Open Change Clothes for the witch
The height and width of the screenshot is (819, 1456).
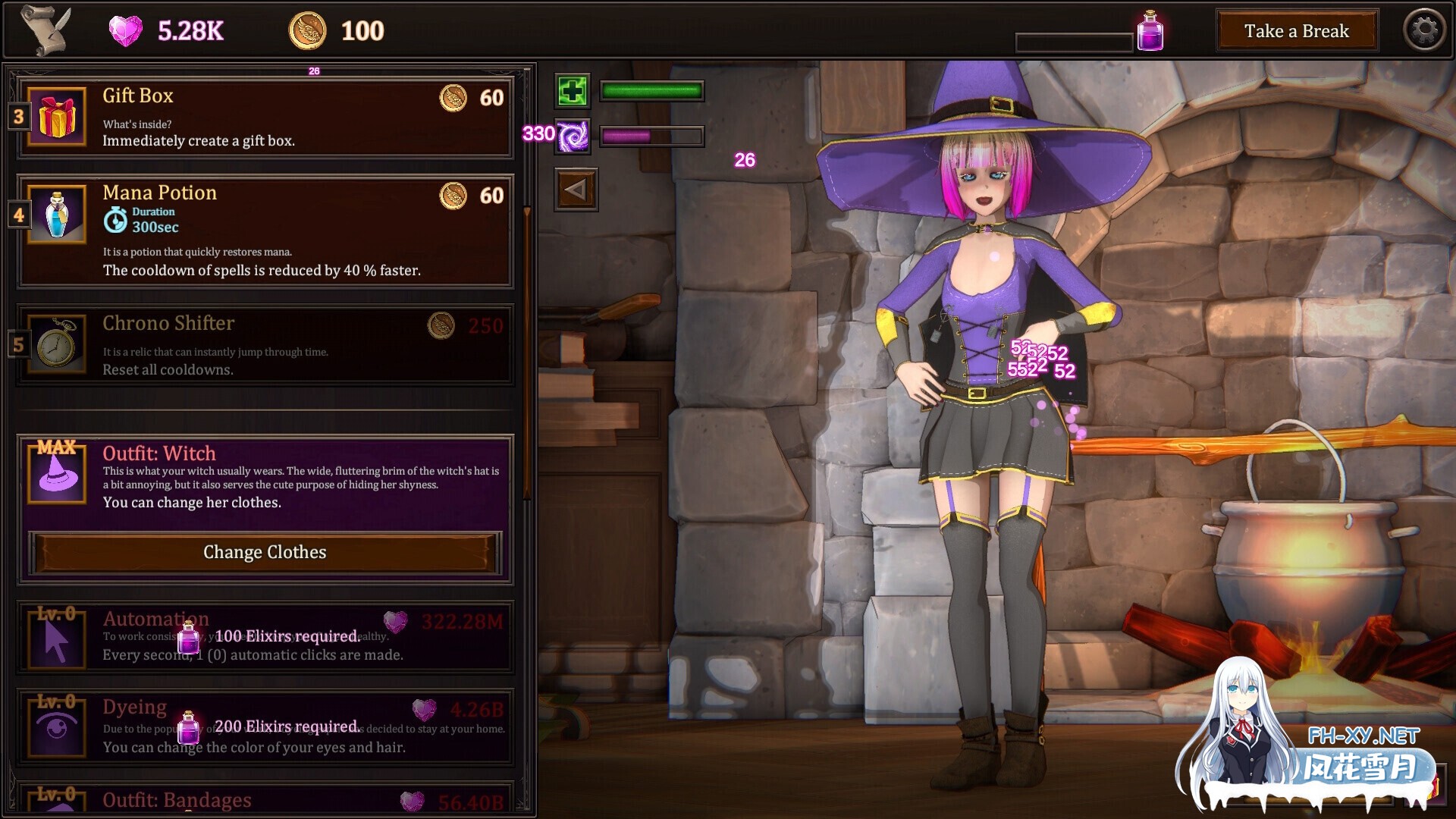coord(264,552)
